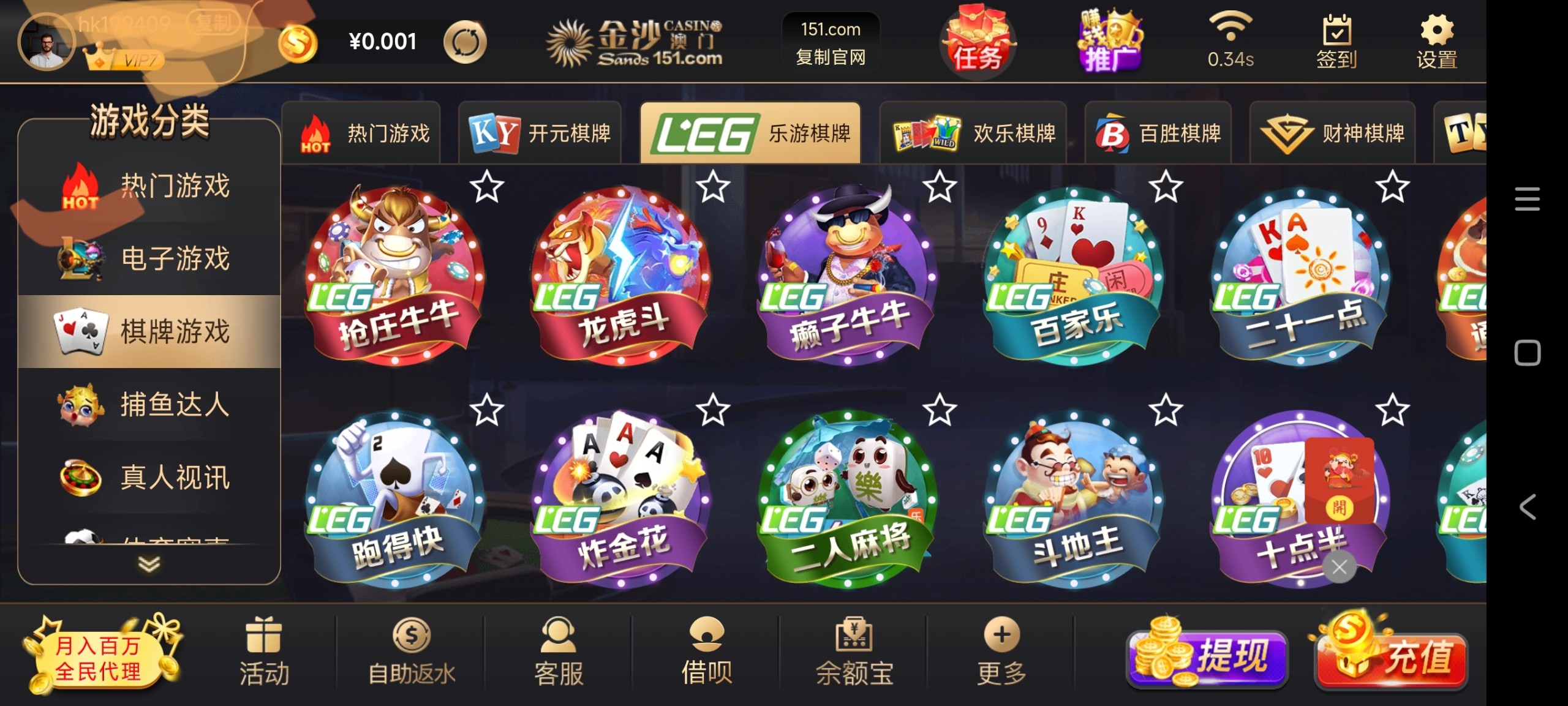
Task: Open the 设置 settings gear icon
Action: (1436, 41)
